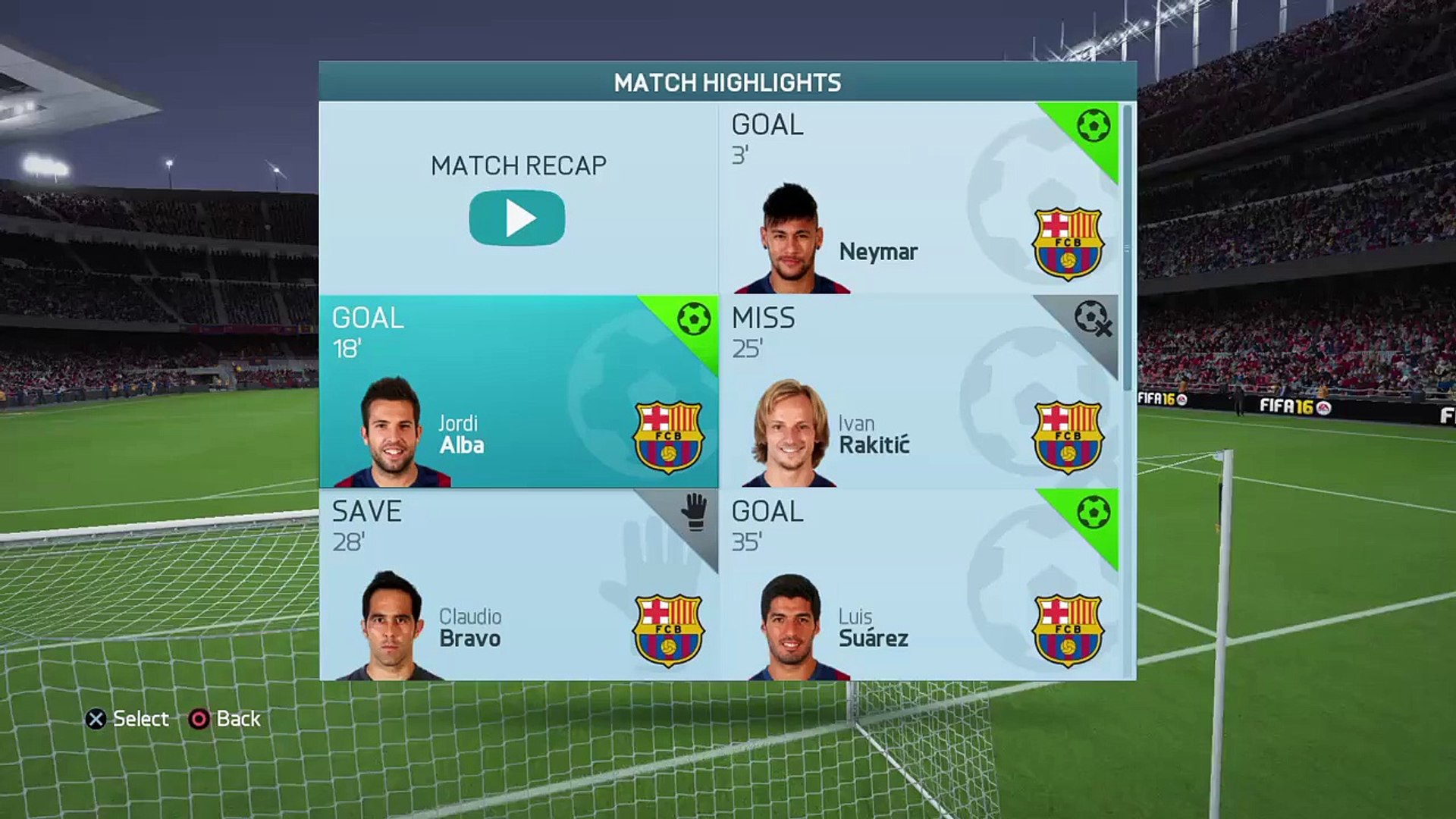
Task: Choose Claudio Bravo's 28' save highlight
Action: tap(519, 585)
